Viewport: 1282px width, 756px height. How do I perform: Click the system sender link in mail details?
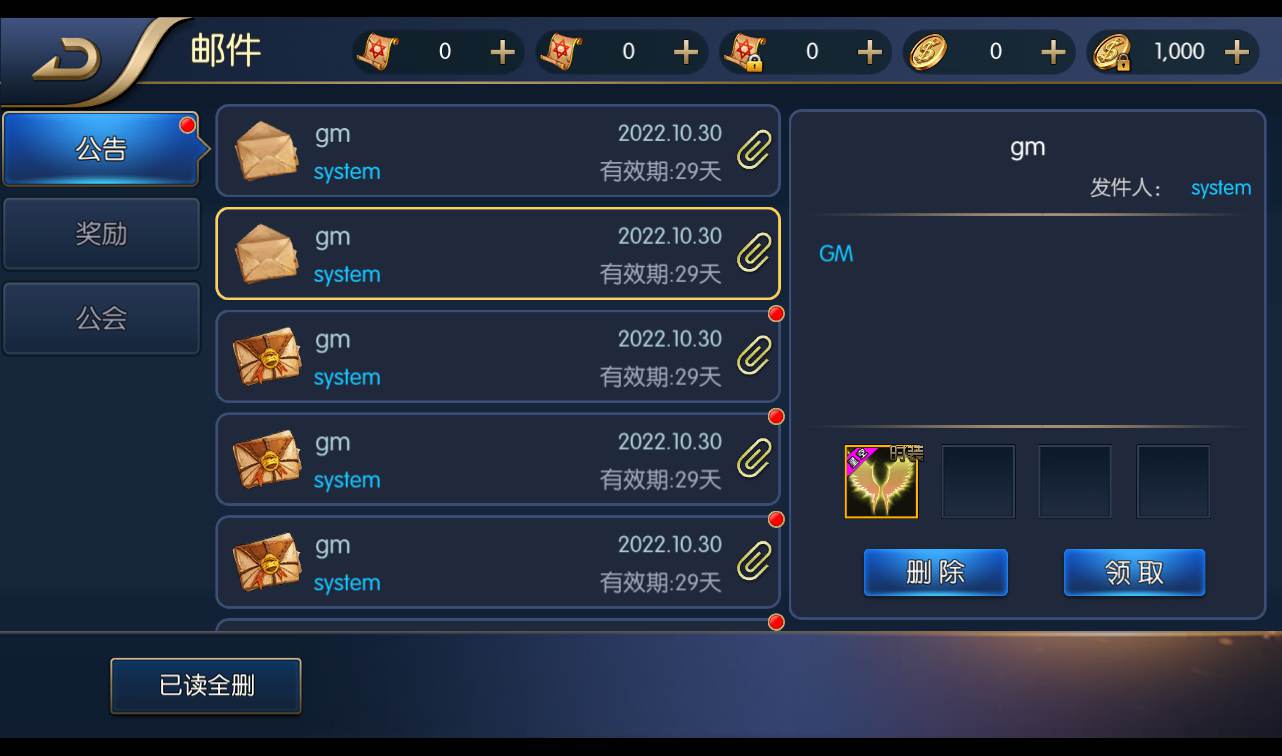point(1220,187)
